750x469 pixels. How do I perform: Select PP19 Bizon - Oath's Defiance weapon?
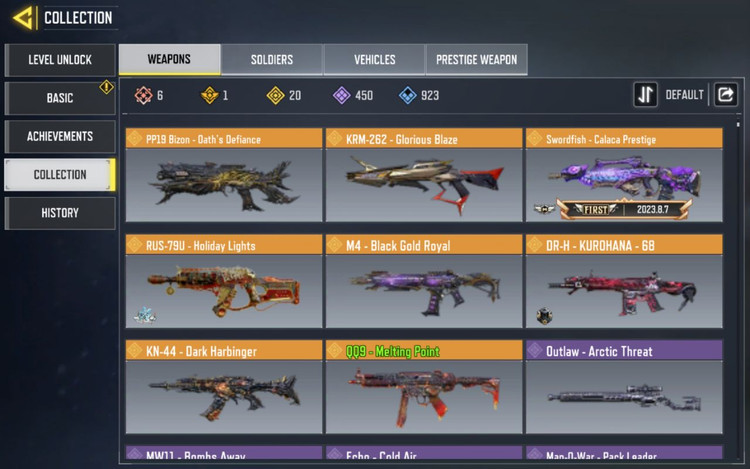tap(224, 175)
